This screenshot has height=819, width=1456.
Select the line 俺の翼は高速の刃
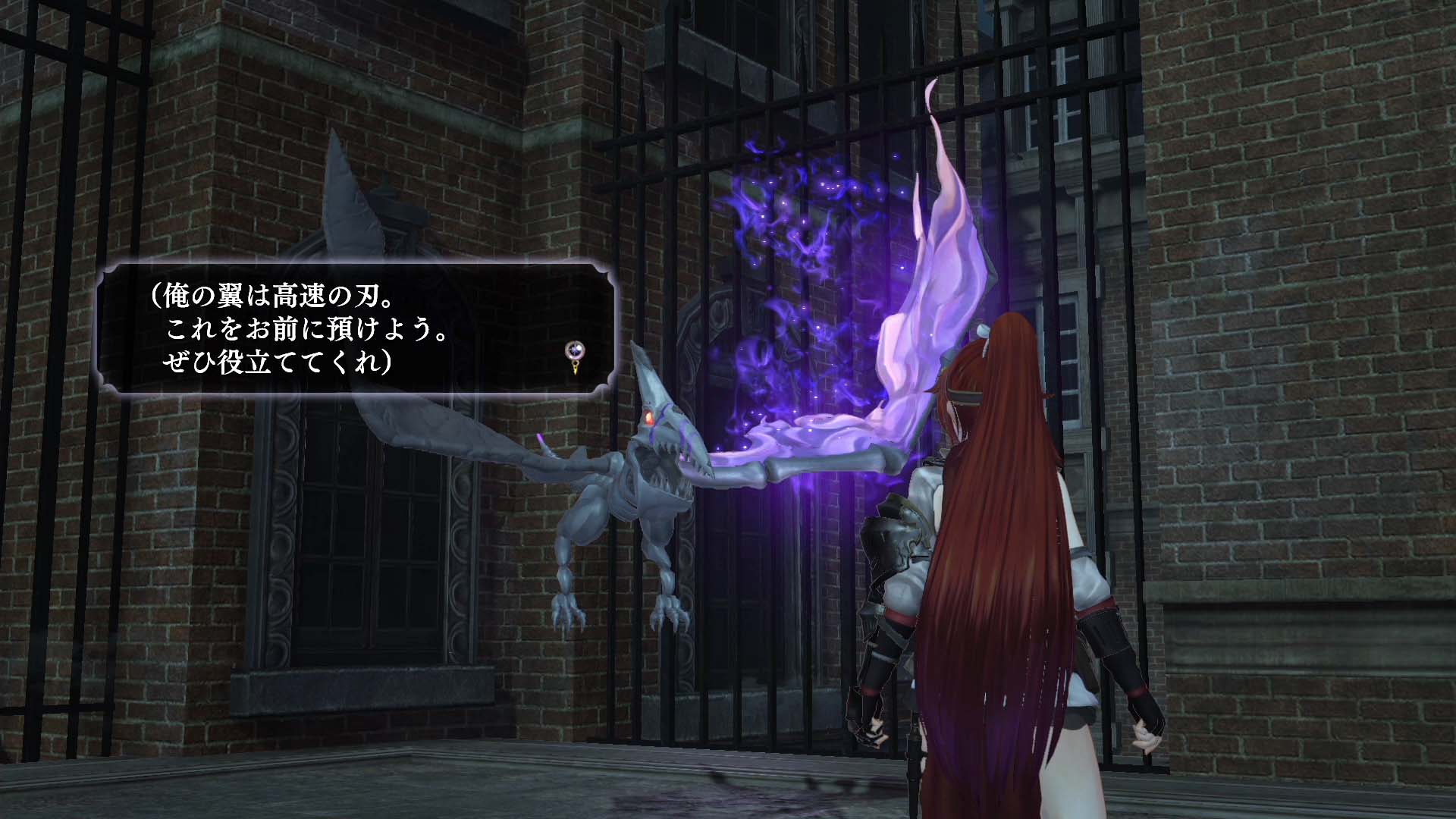273,296
